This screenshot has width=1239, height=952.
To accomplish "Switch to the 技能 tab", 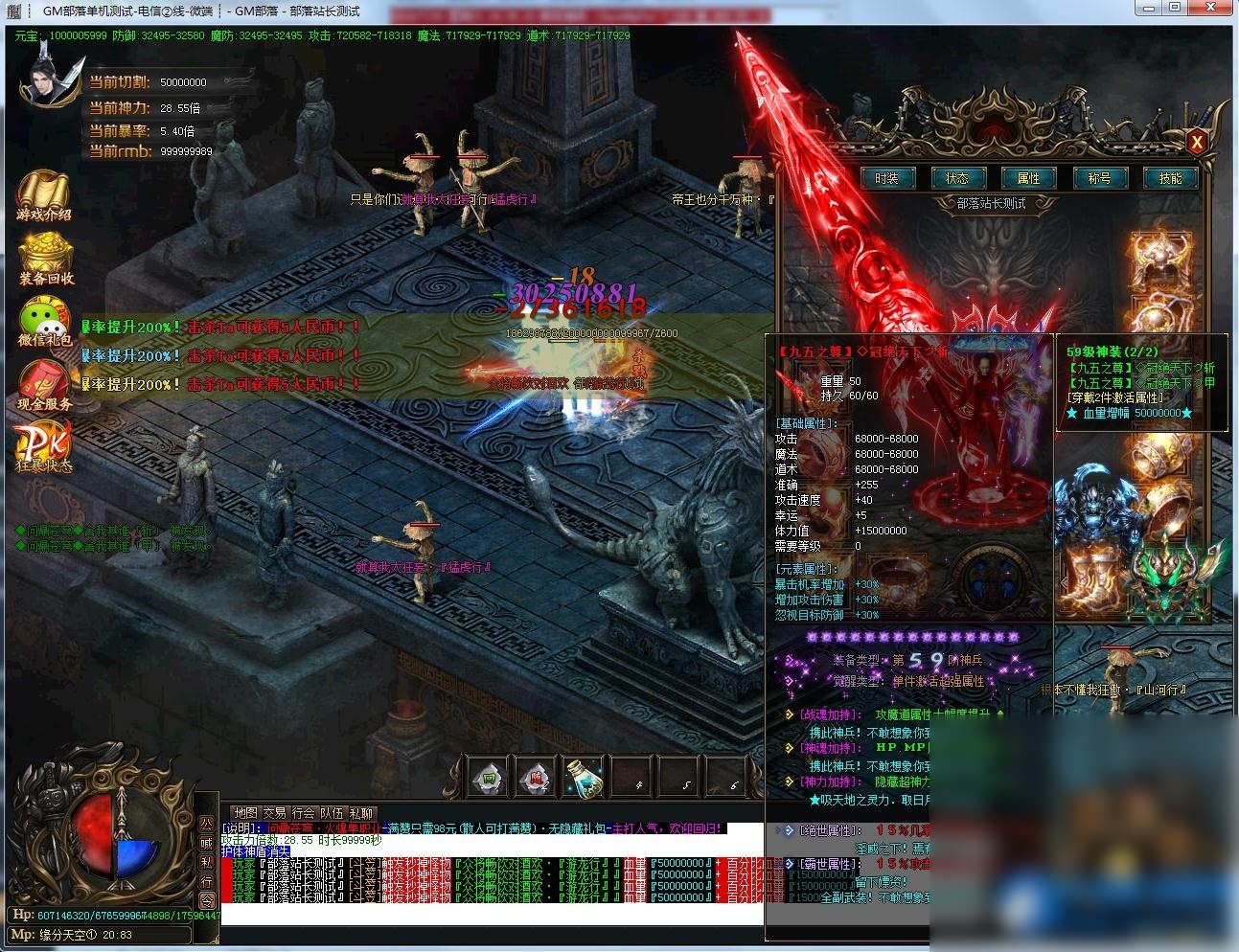I will pos(1170,178).
